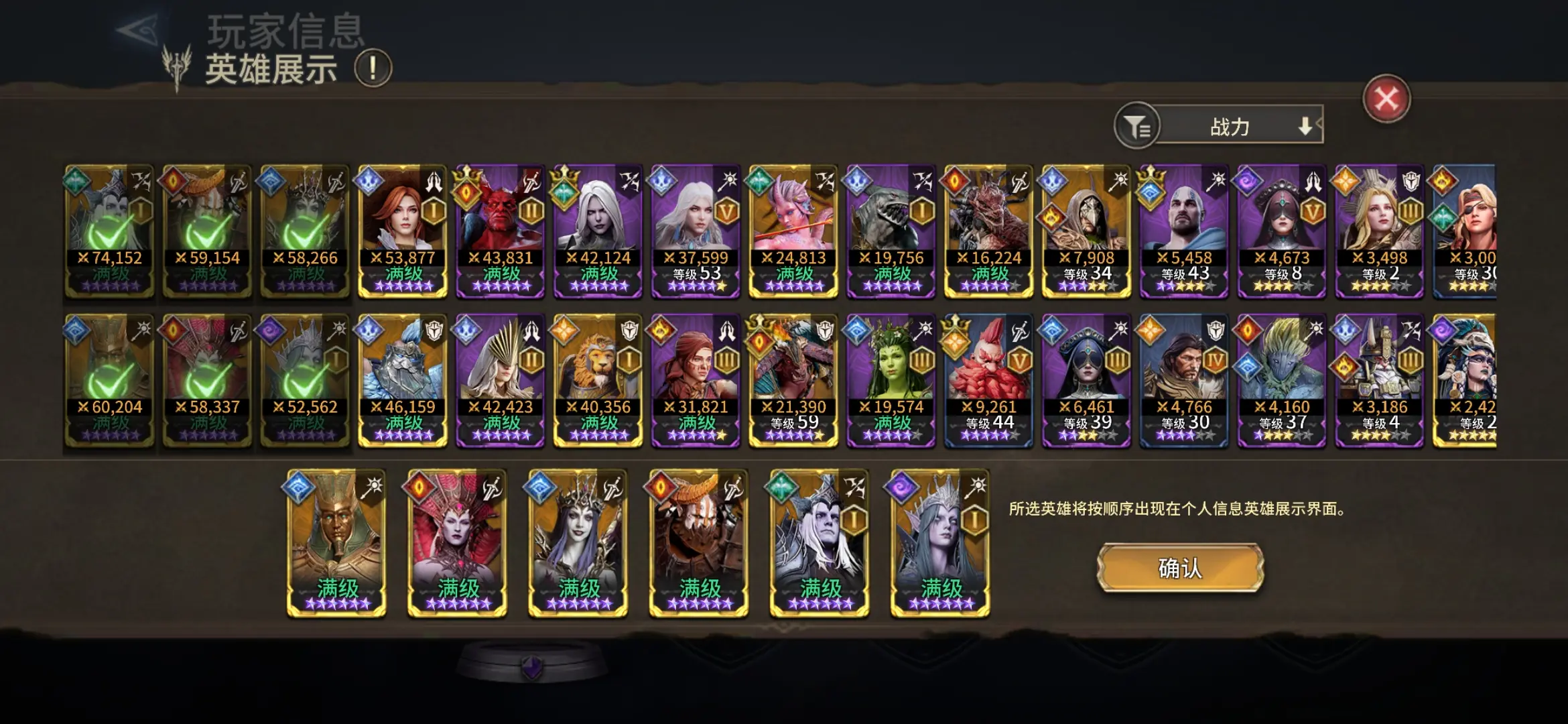Close the hero showcase panel
Screen dimensions: 1568x724
point(1386,99)
